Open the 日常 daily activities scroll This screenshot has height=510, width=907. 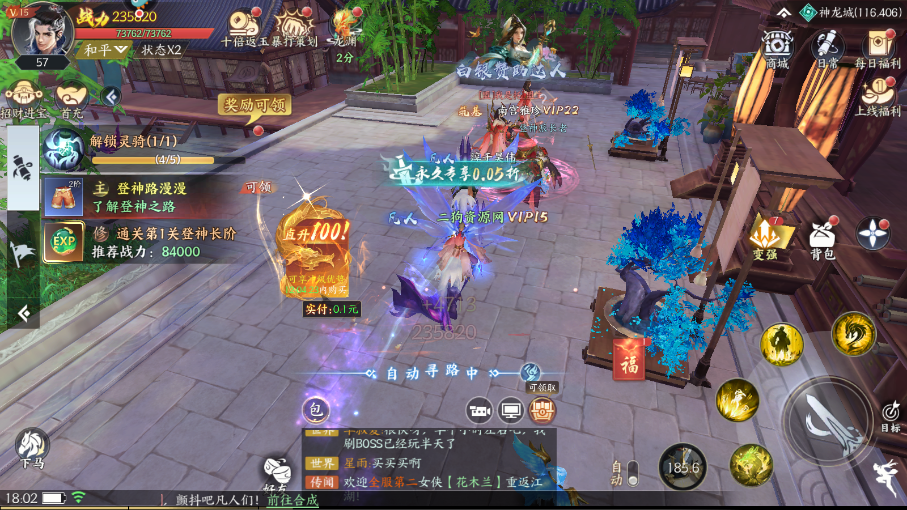coord(827,47)
